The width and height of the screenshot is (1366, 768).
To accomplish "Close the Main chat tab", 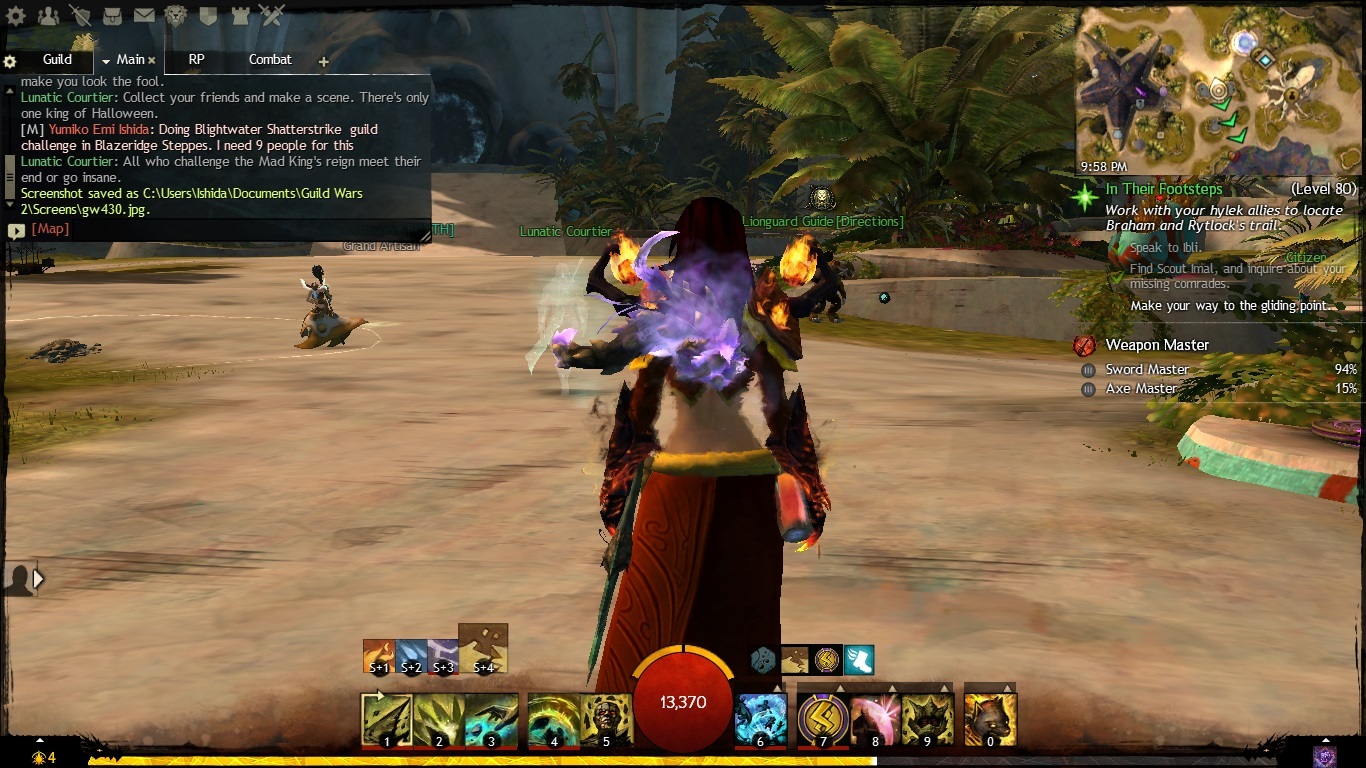I will pyautogui.click(x=152, y=61).
